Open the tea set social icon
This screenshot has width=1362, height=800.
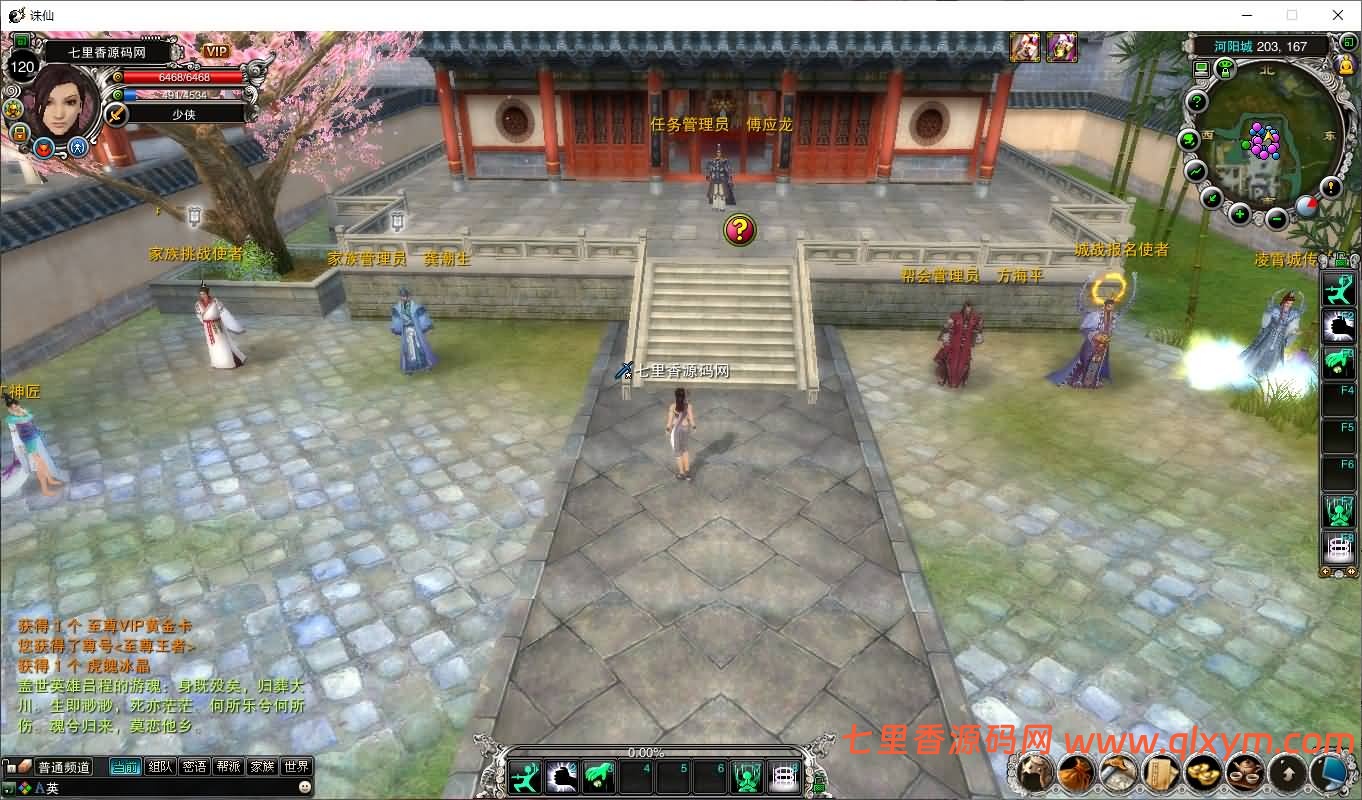[x=1244, y=772]
